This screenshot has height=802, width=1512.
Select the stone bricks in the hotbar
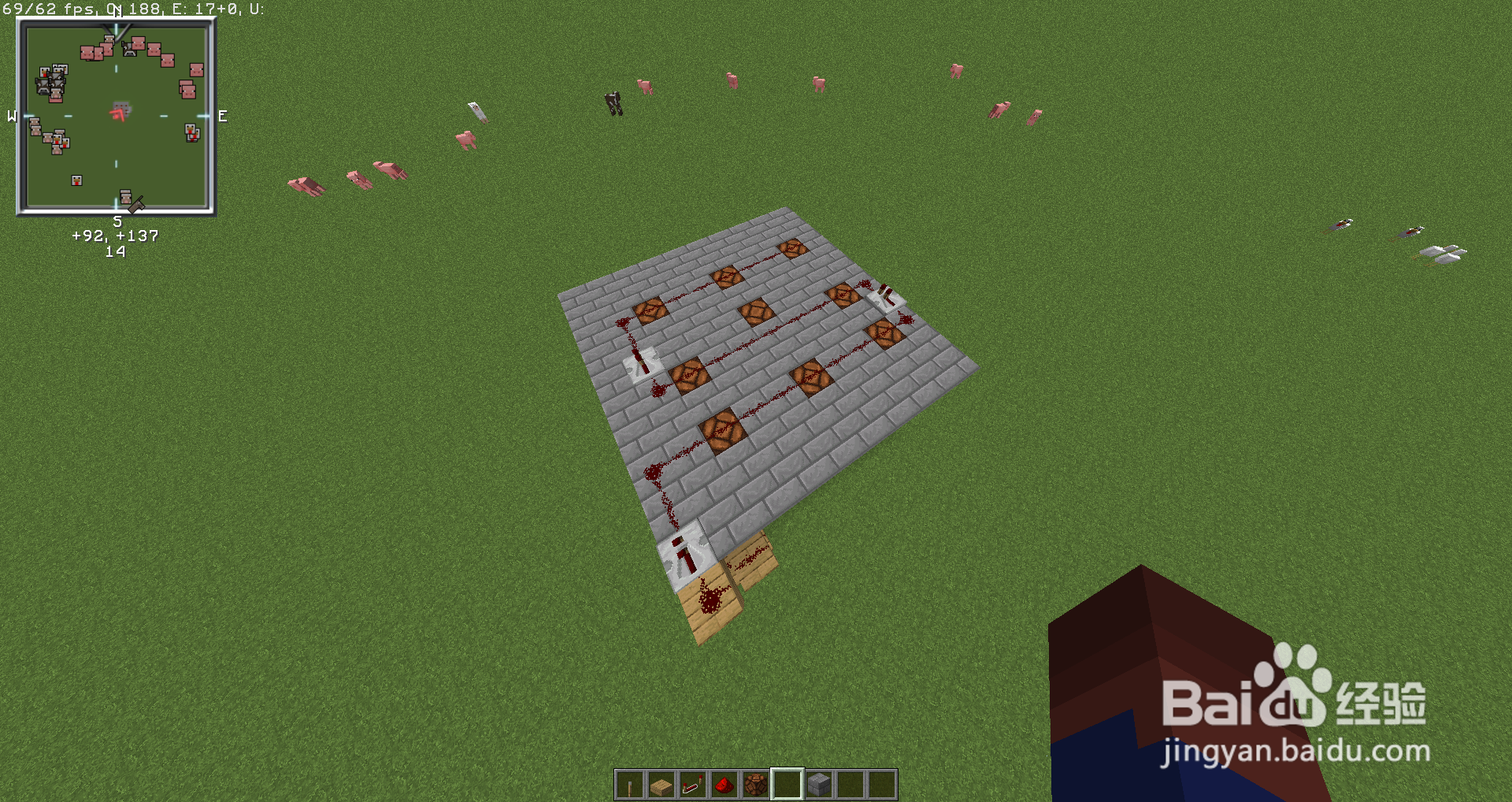point(818,783)
